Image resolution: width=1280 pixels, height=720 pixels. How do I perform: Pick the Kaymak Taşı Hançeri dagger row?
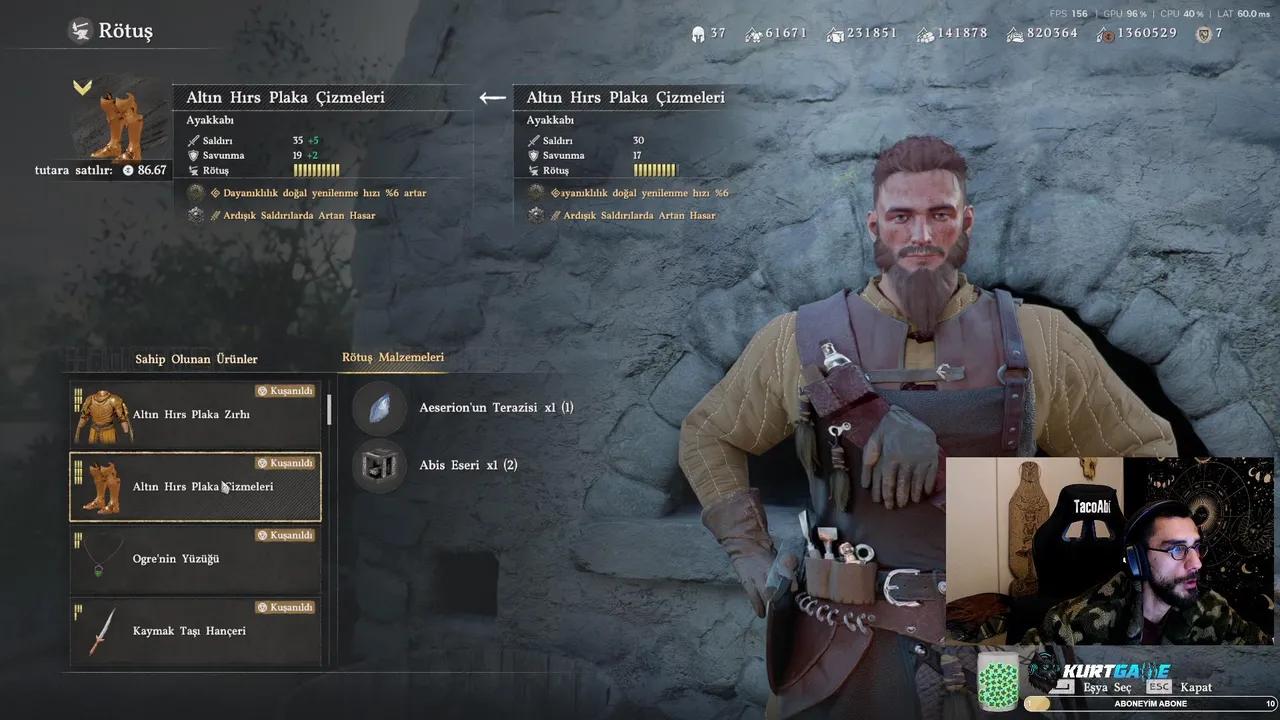[195, 631]
